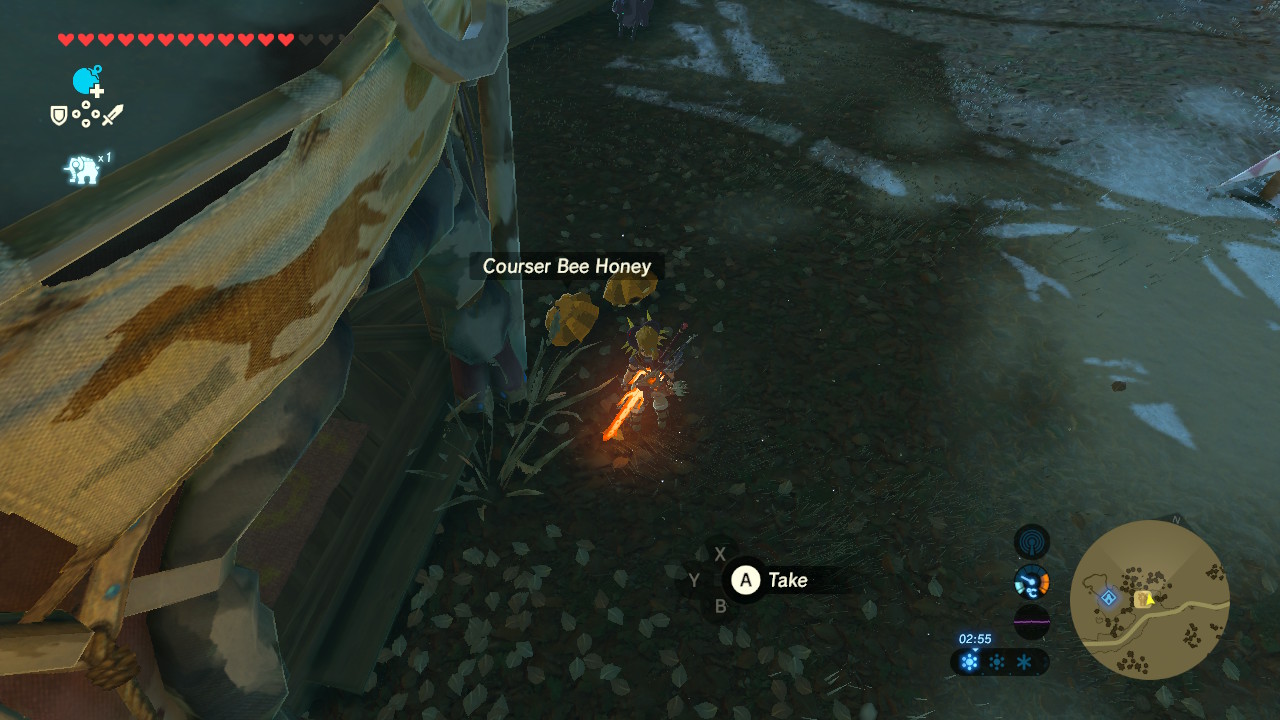Click the yellow player arrow on minimap

[1150, 600]
